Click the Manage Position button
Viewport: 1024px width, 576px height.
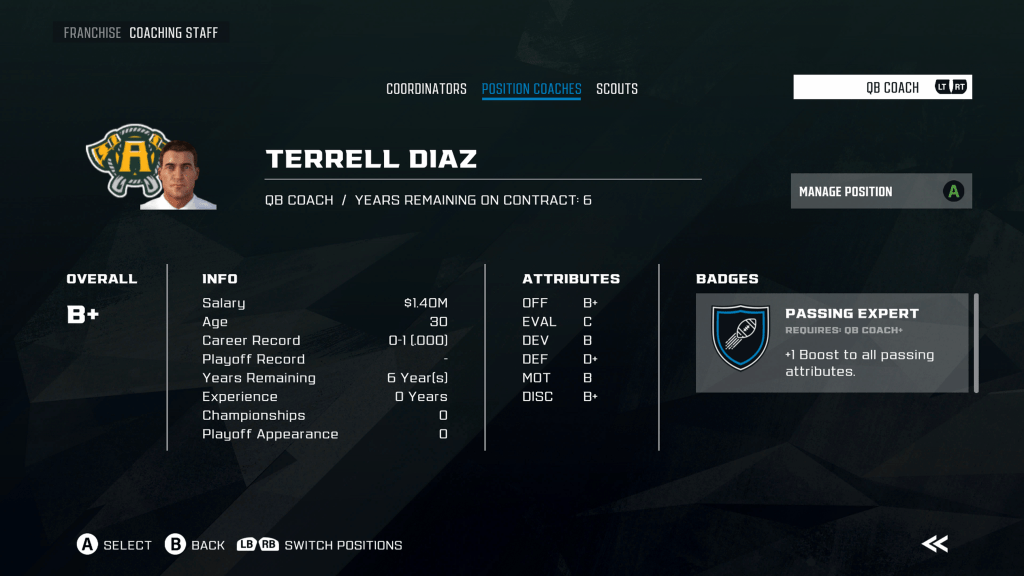(x=881, y=191)
